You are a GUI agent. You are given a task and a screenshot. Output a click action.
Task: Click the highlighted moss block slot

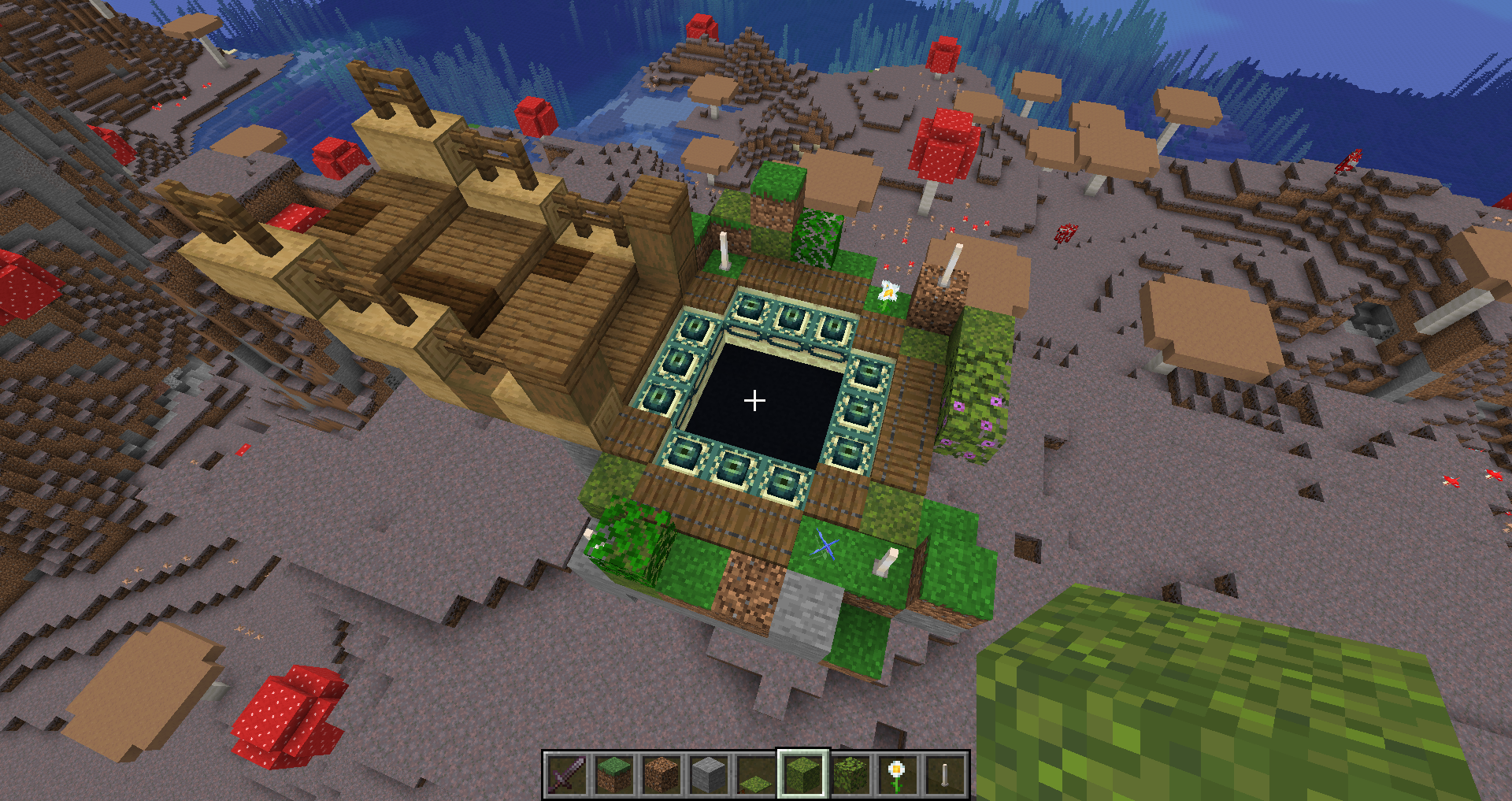pyautogui.click(x=802, y=774)
